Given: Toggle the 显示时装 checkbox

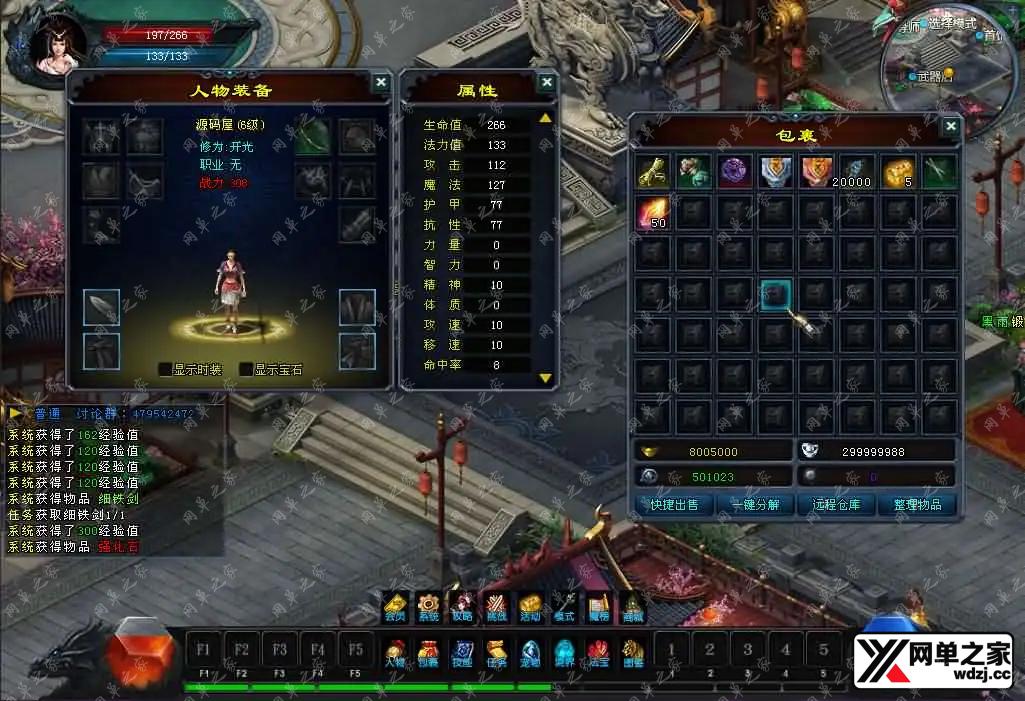Looking at the screenshot, I should pyautogui.click(x=166, y=369).
